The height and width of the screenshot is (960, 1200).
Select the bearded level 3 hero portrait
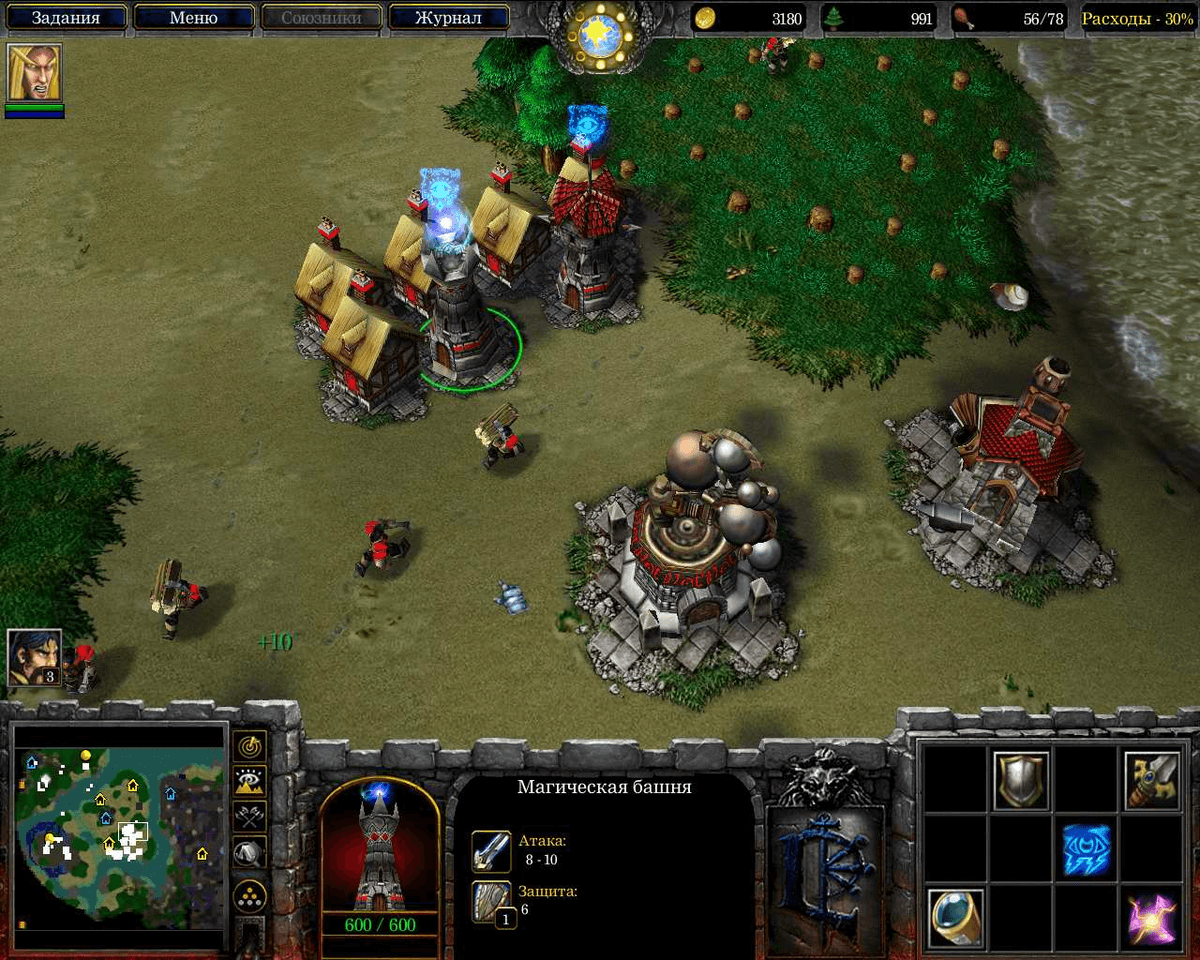35,657
